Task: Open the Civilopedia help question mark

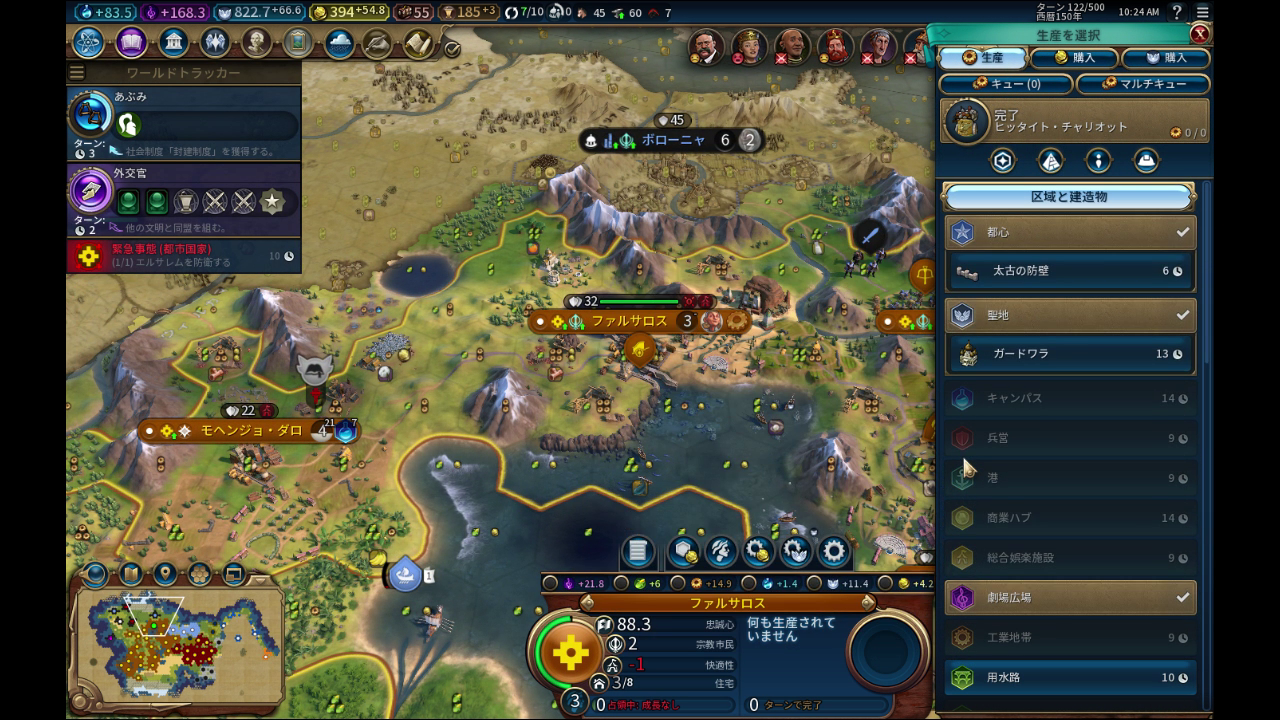Action: tap(1177, 12)
